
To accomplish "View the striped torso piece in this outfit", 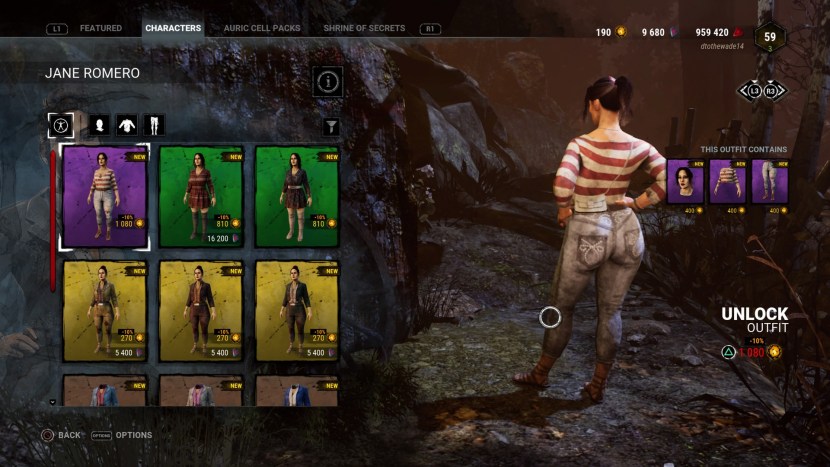I will pyautogui.click(x=727, y=181).
